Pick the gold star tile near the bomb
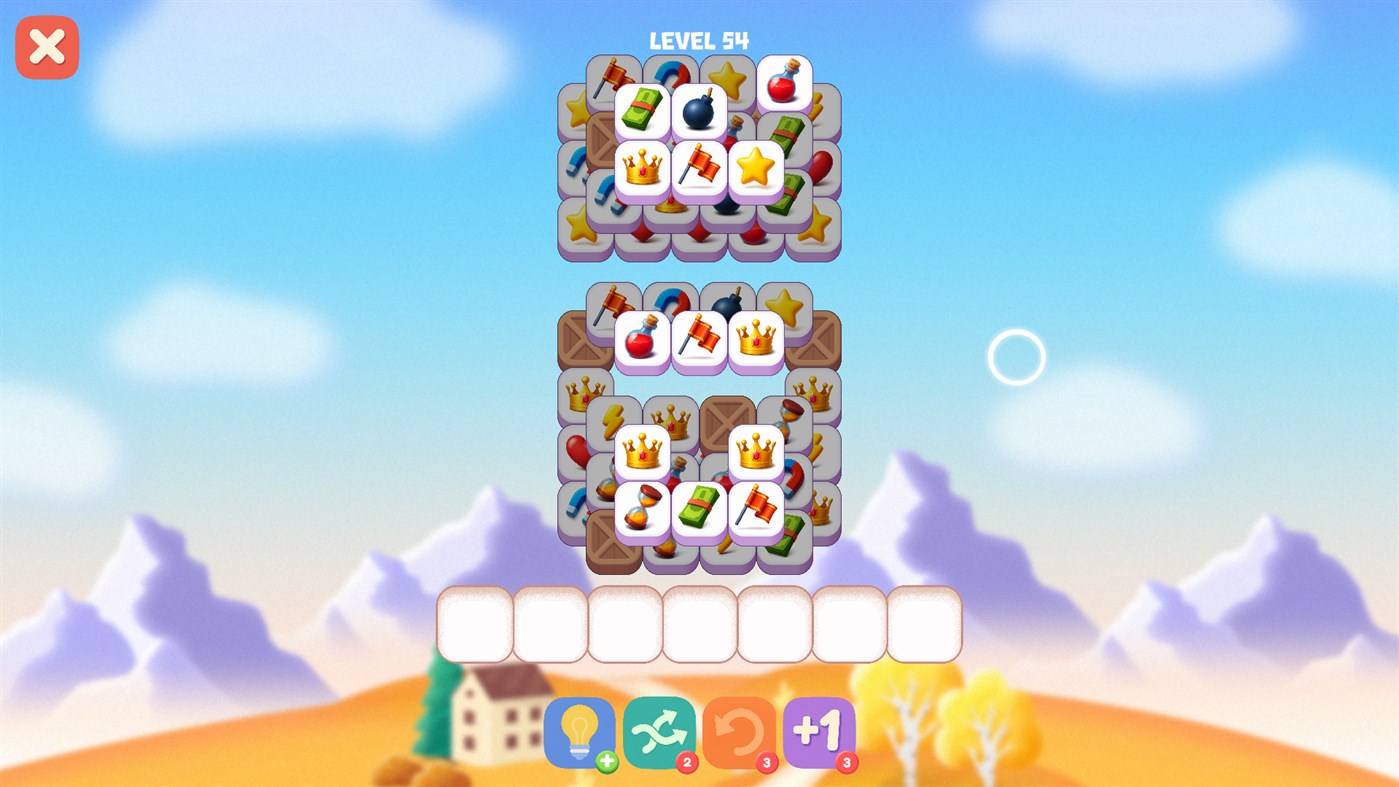1399x787 pixels. point(756,166)
